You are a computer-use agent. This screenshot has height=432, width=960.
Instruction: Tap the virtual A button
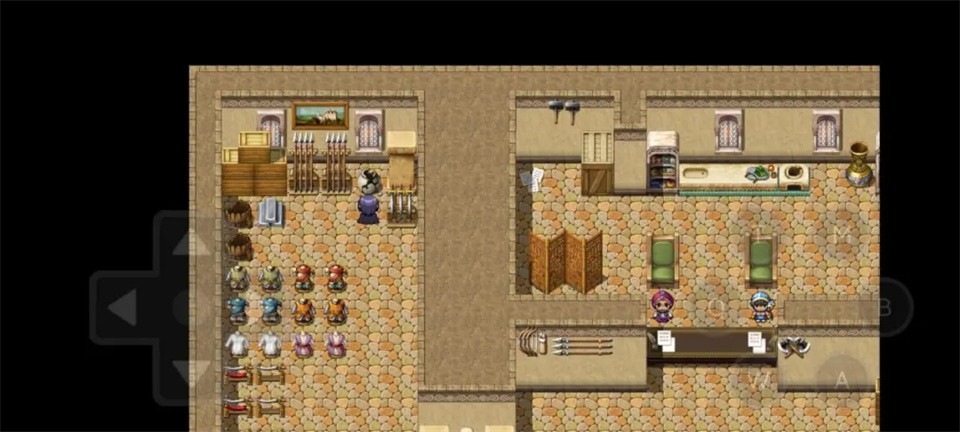point(842,380)
